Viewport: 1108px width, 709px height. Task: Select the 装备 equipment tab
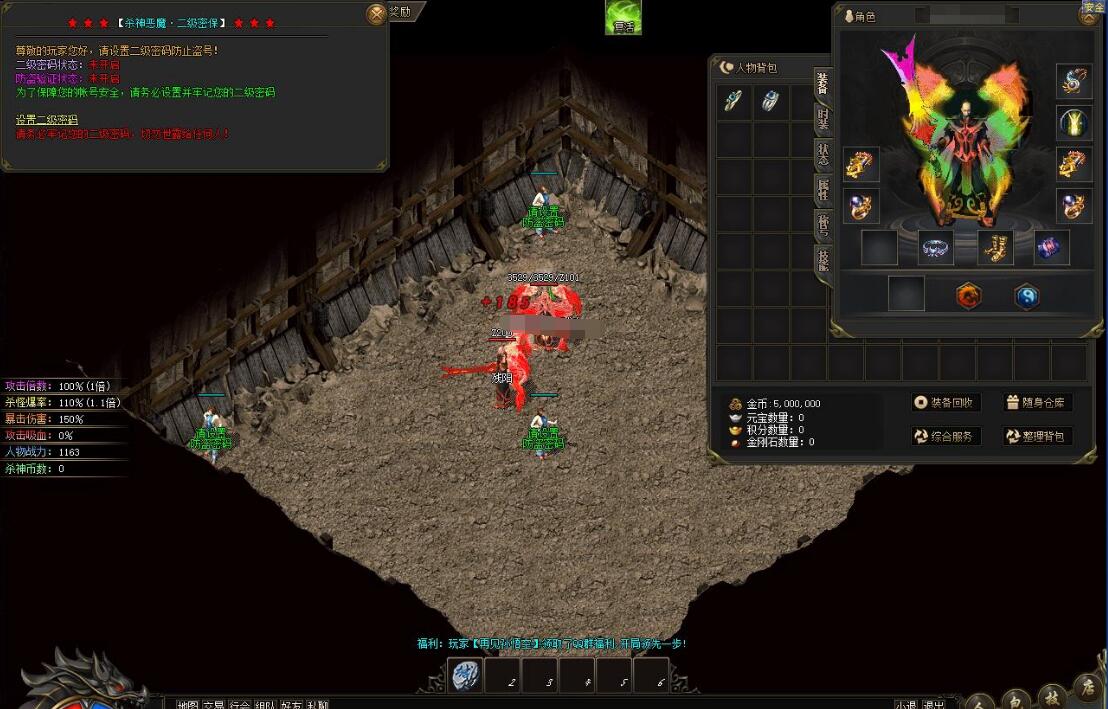coord(823,84)
